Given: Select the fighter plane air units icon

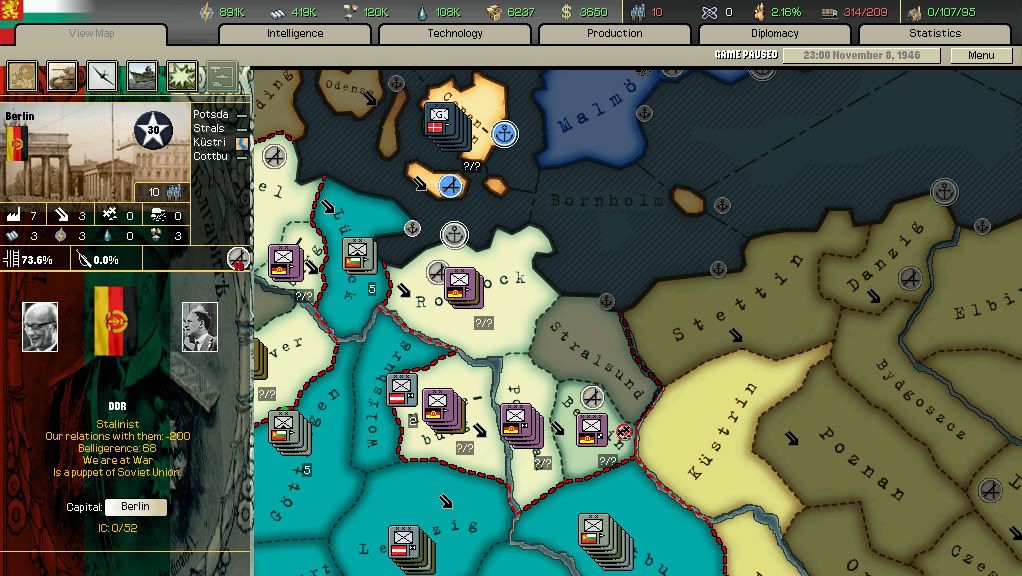Looking at the screenshot, I should 102,76.
